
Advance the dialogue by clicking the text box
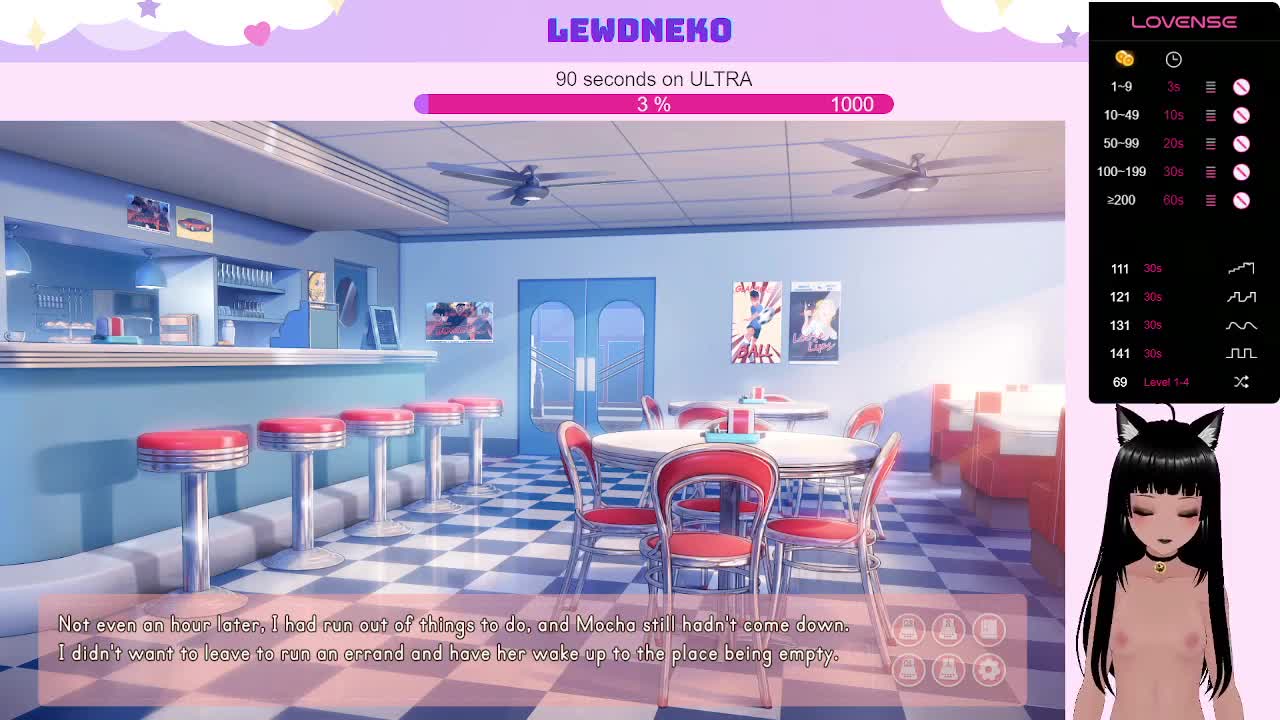pyautogui.click(x=450, y=640)
